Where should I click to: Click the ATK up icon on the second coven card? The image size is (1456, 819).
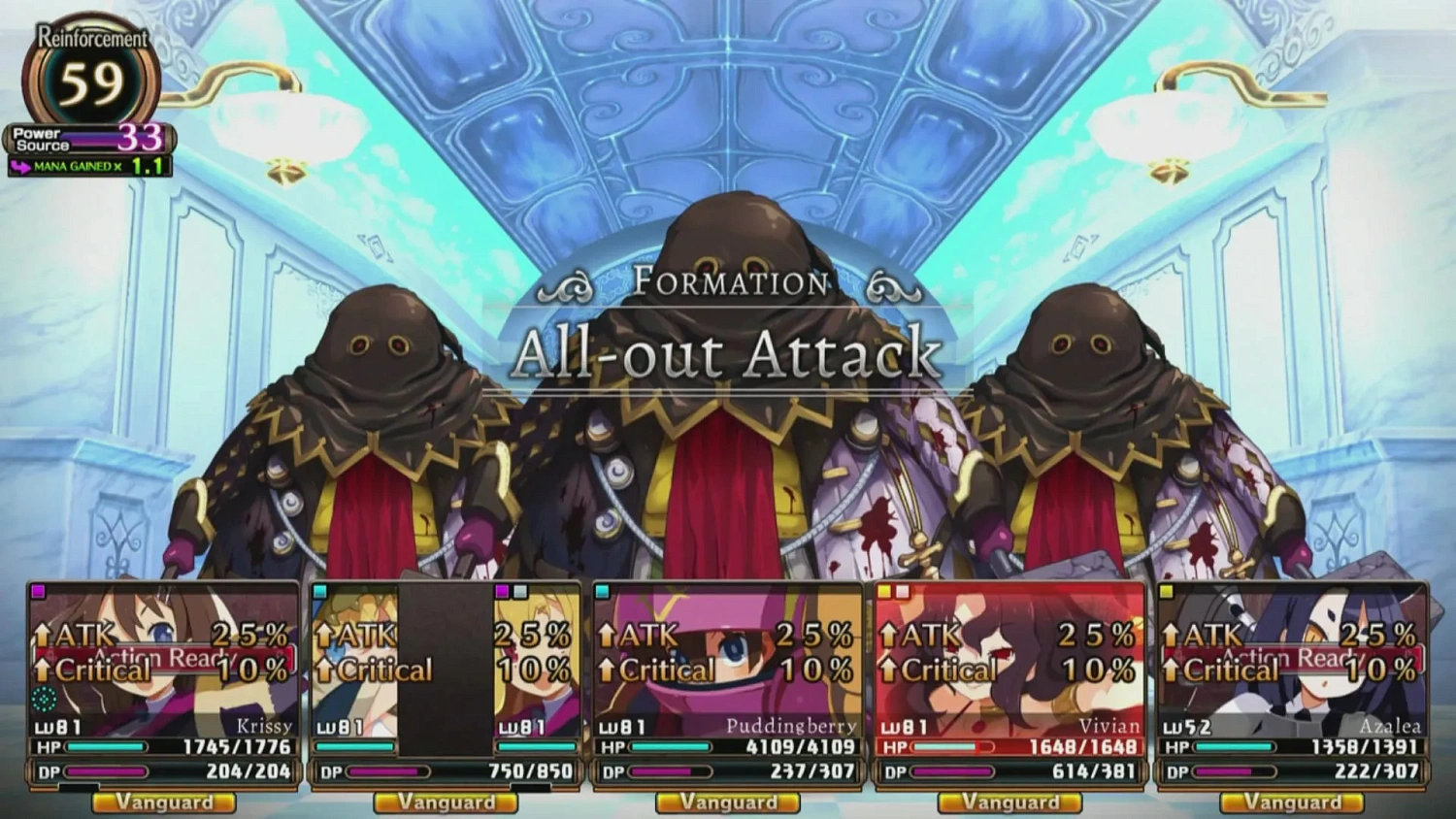click(x=322, y=636)
